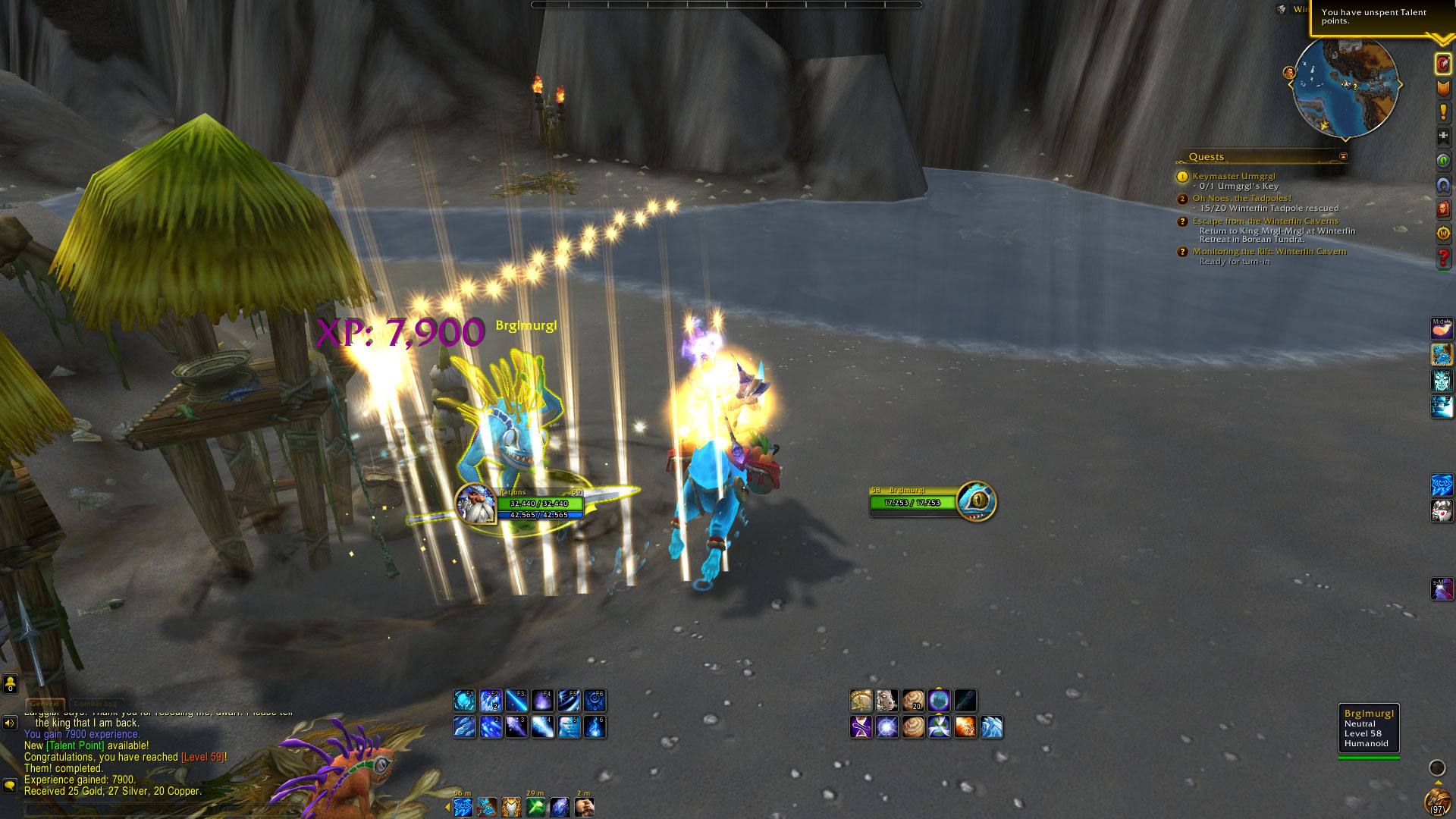Open the Oh Noes, the Tadpoles! quest

pyautogui.click(x=1241, y=198)
